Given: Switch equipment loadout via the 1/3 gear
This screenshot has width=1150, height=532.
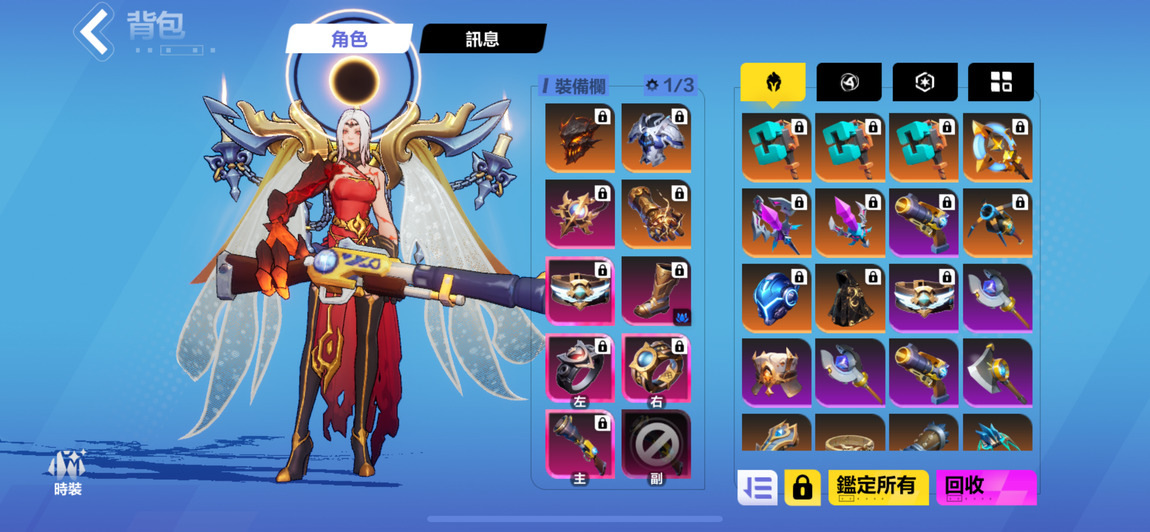Looking at the screenshot, I should [670, 86].
